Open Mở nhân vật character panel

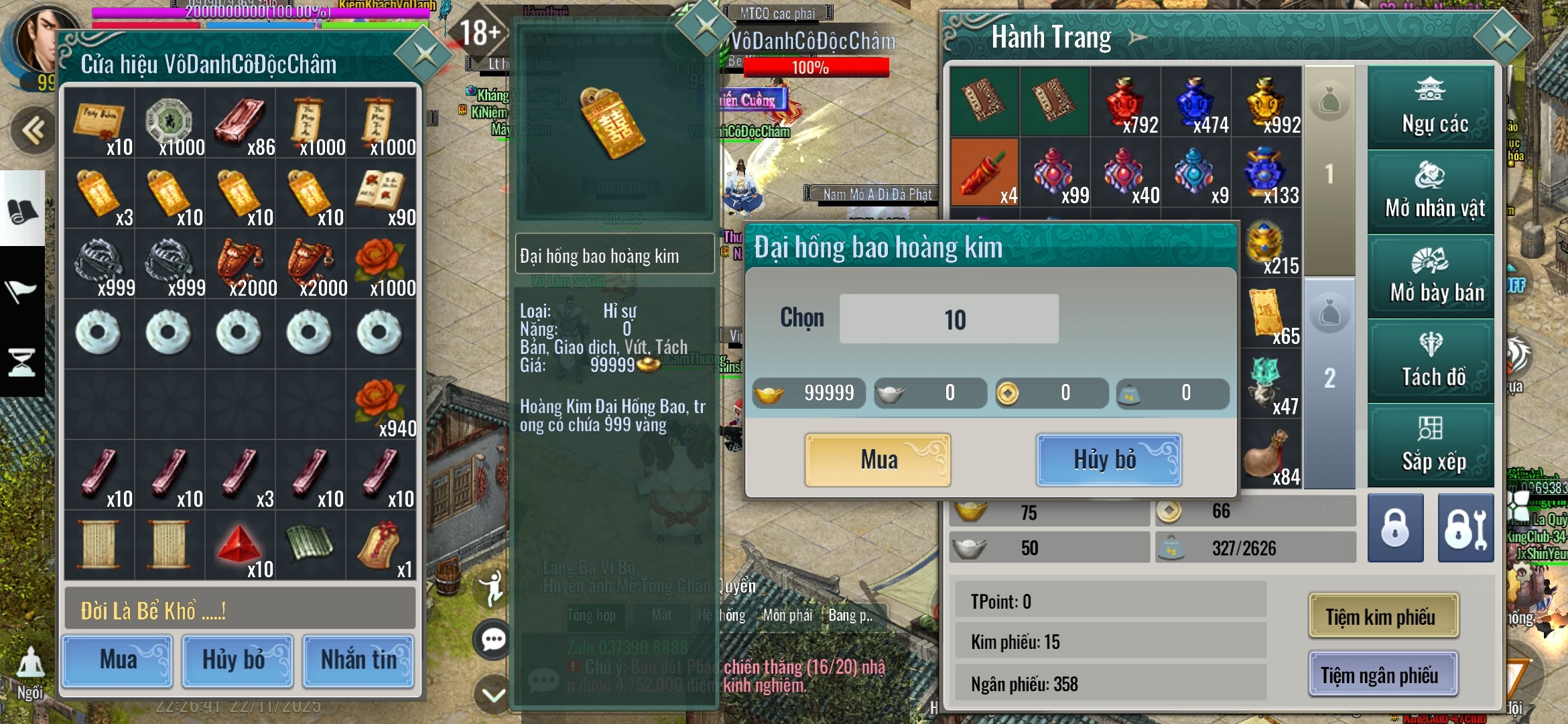coord(1431,193)
